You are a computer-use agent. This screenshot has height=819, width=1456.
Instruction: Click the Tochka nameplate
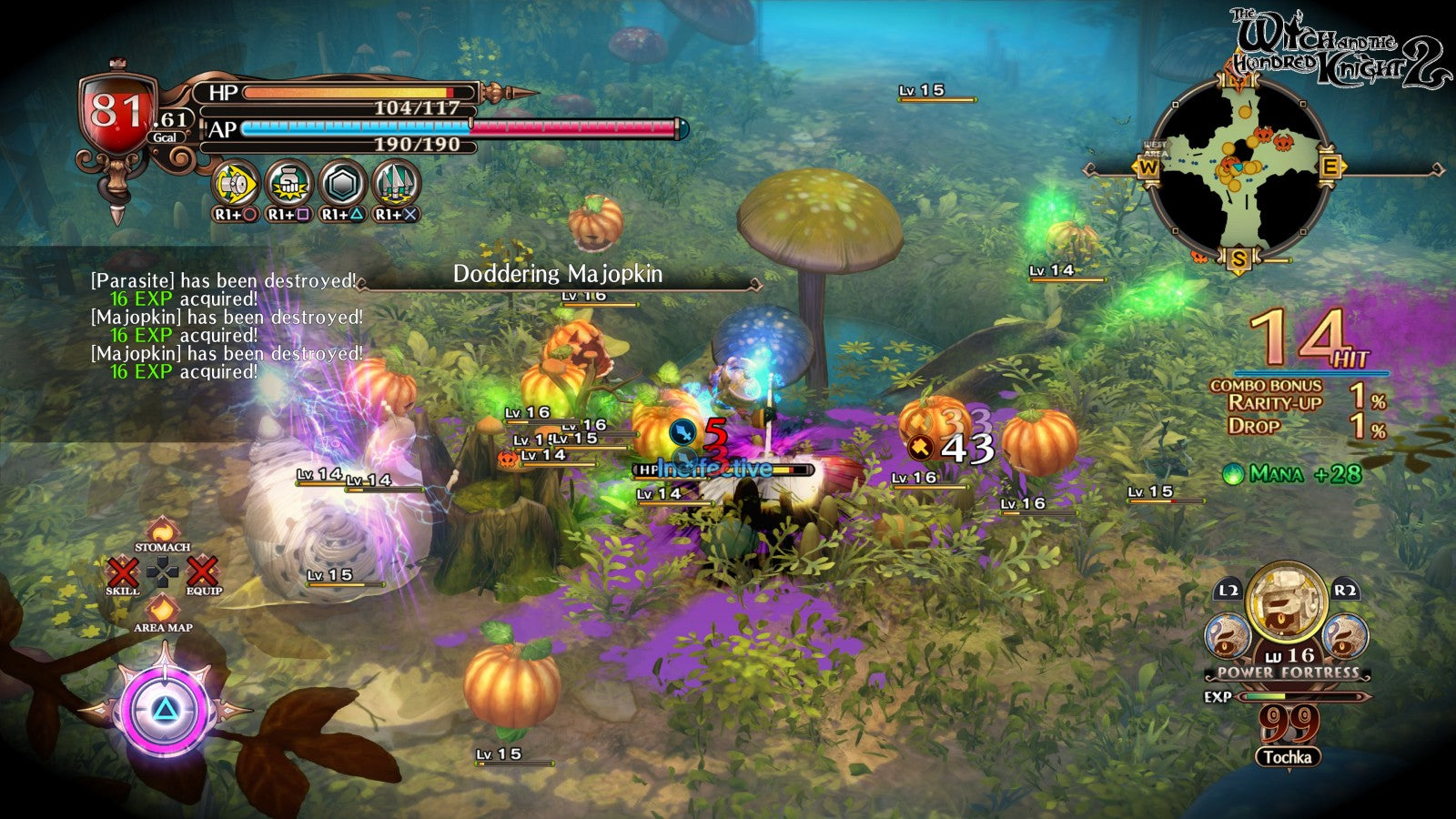point(1288,756)
